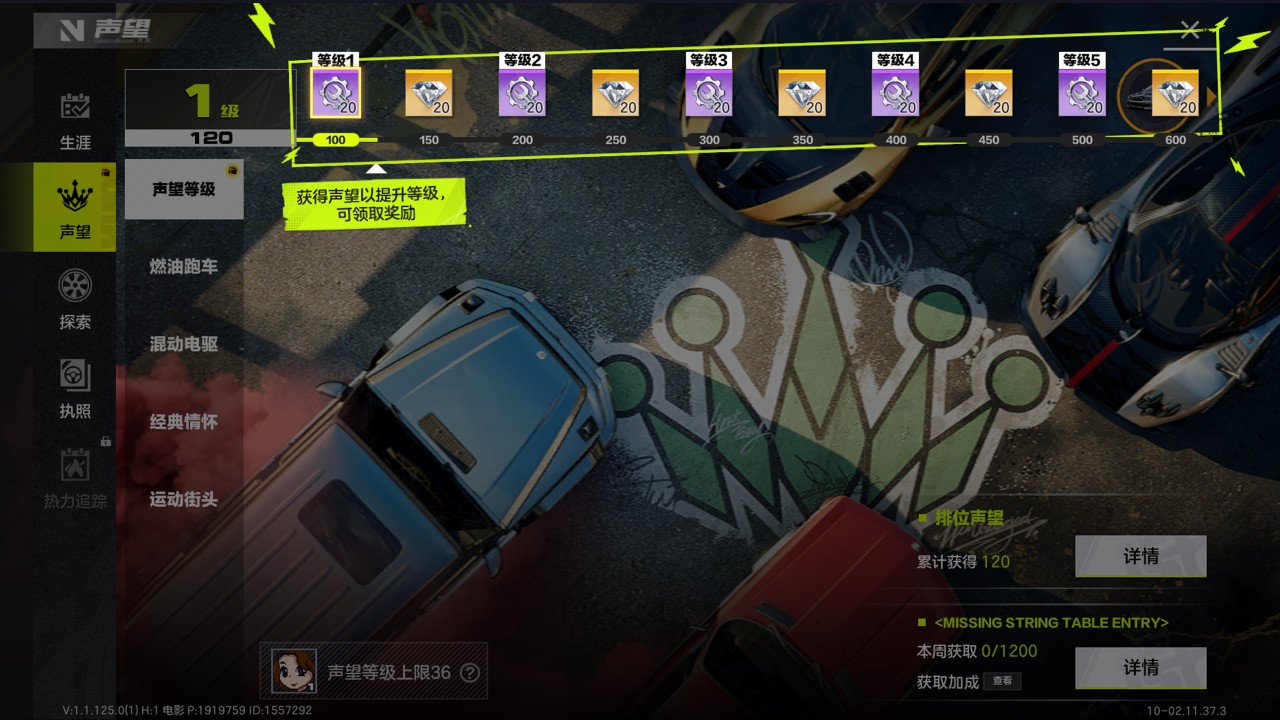This screenshot has height=720, width=1280.
Task: Click the circled diamond reward at 600
Action: (x=1175, y=93)
